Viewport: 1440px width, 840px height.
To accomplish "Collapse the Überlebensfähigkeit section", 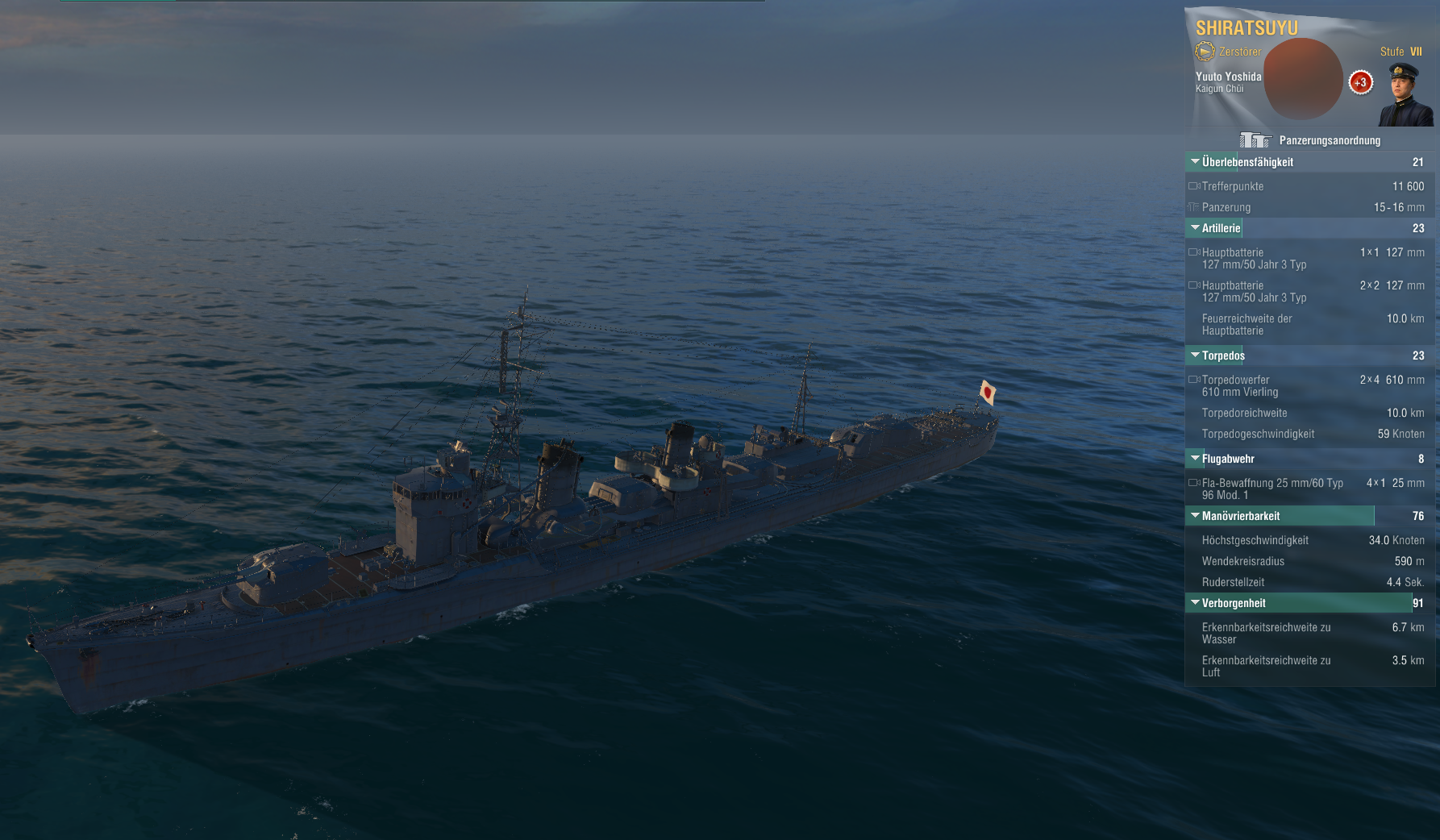I will (1195, 162).
